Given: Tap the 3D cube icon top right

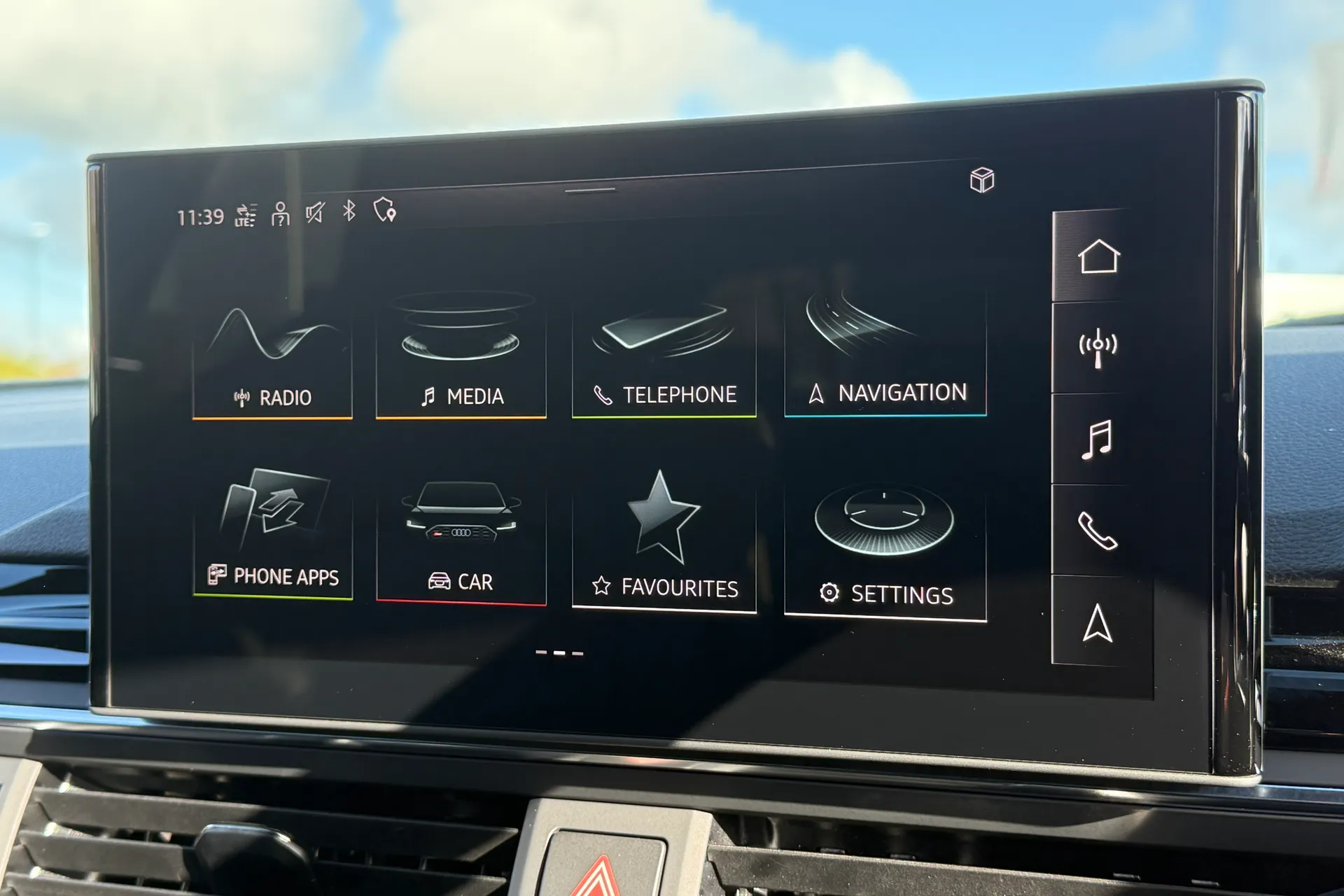Looking at the screenshot, I should tap(981, 181).
